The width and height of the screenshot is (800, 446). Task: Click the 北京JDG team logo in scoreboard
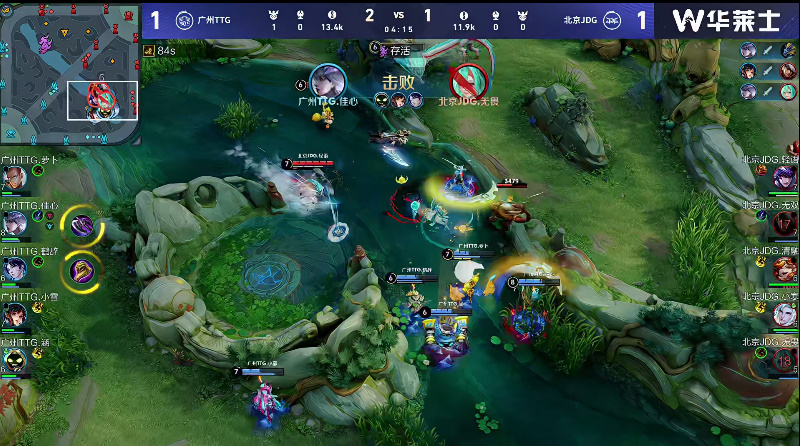613,20
